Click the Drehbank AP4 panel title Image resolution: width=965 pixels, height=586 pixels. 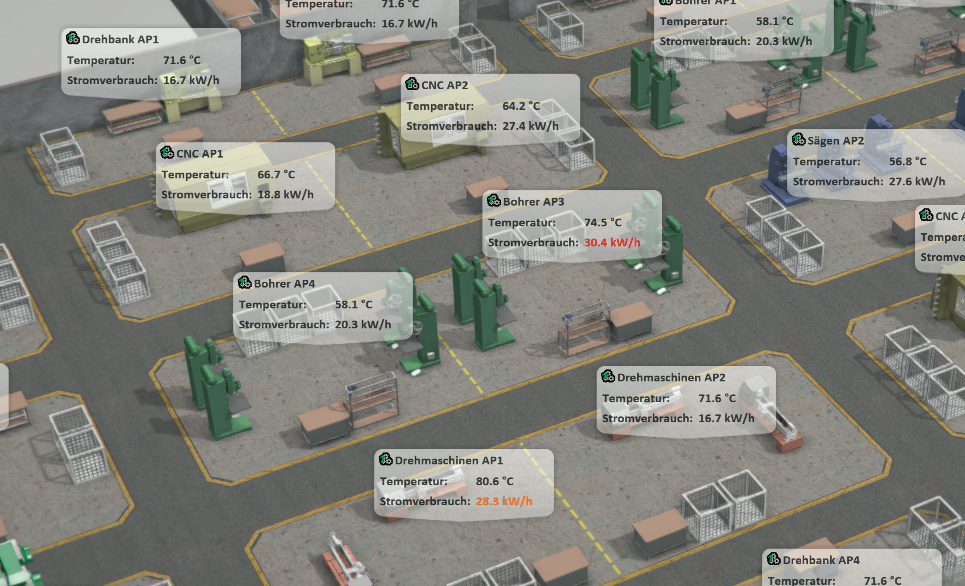(821, 561)
